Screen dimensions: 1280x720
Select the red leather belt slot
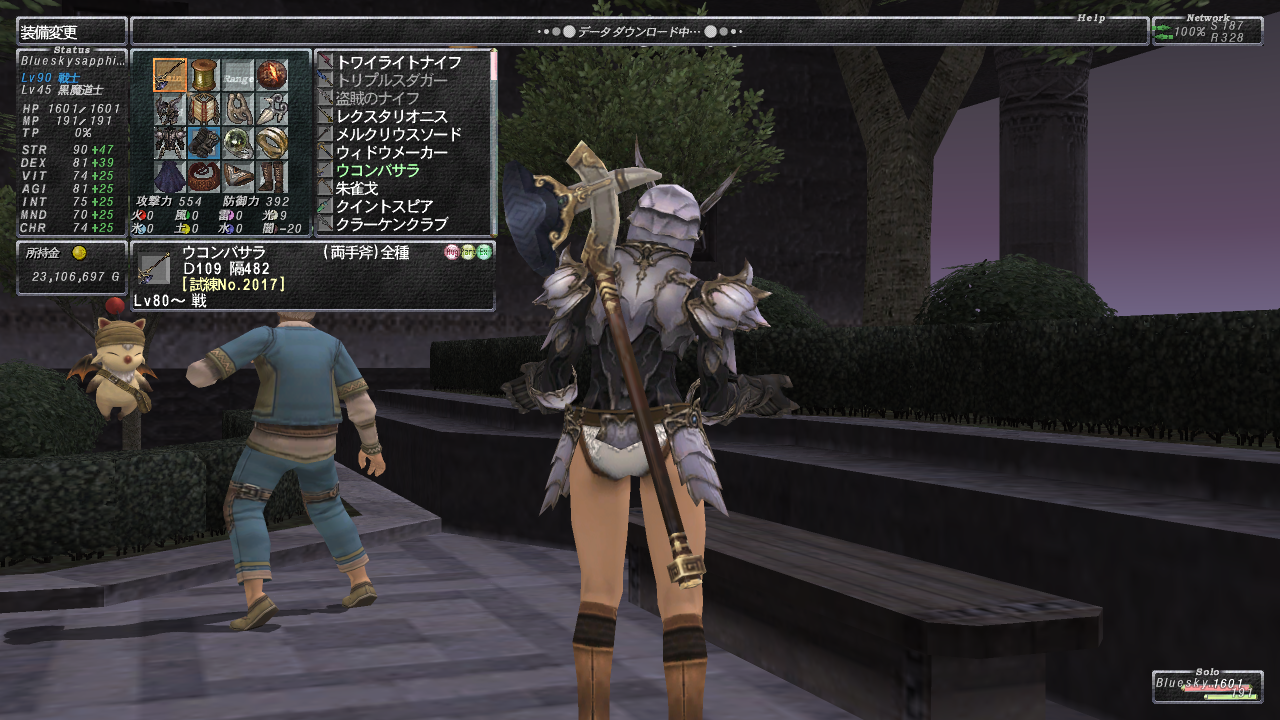pyautogui.click(x=203, y=177)
